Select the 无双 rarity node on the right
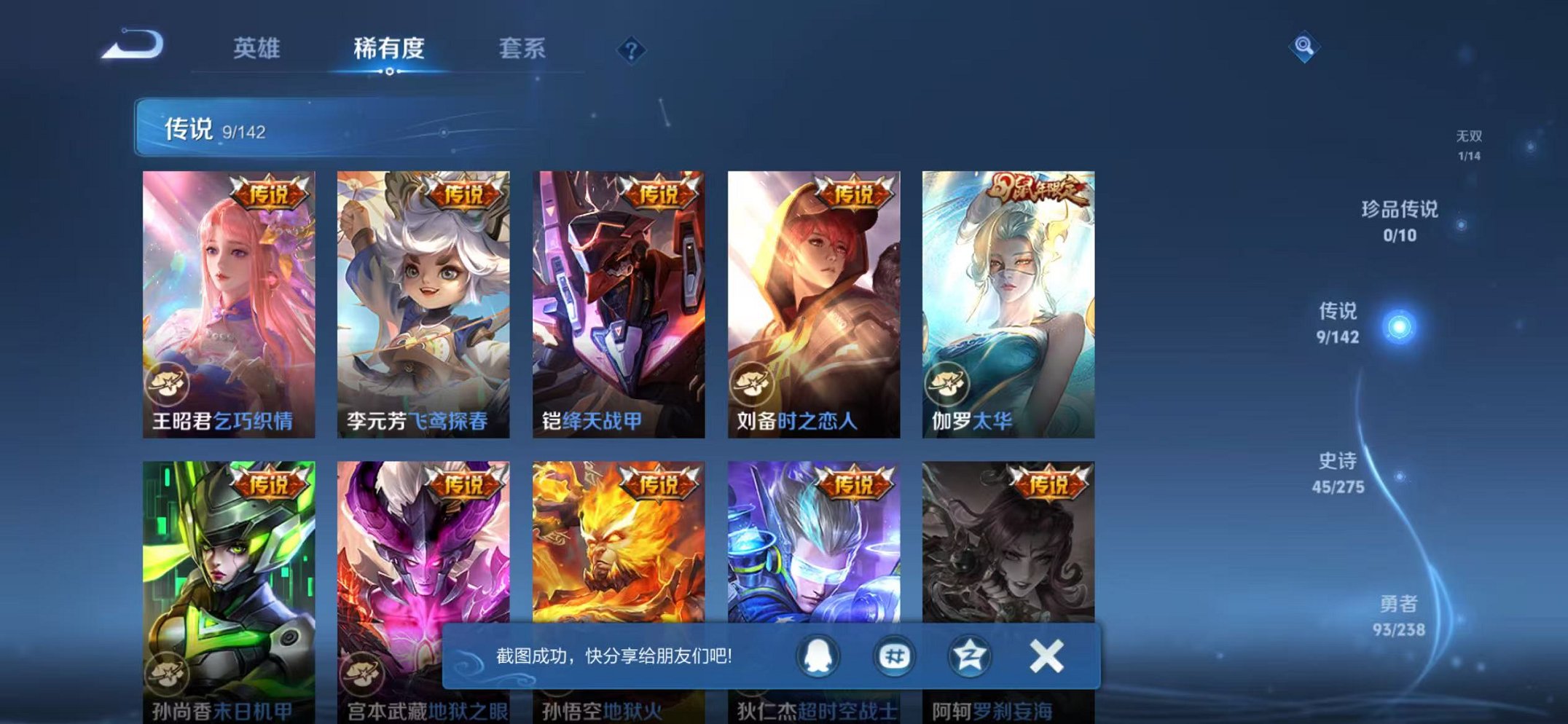Image resolution: width=1568 pixels, height=724 pixels. 1469,141
